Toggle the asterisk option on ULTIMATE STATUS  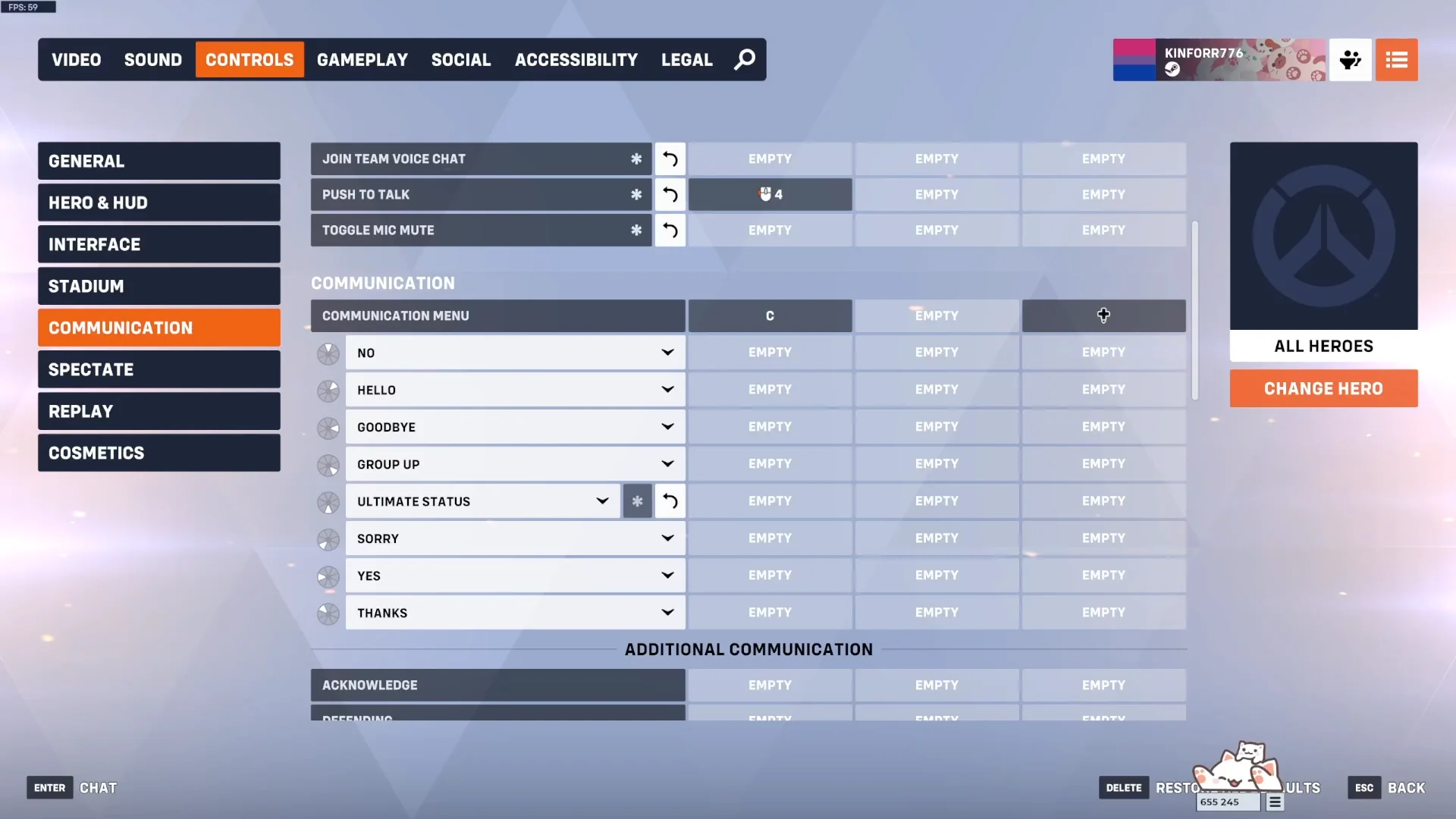(637, 501)
